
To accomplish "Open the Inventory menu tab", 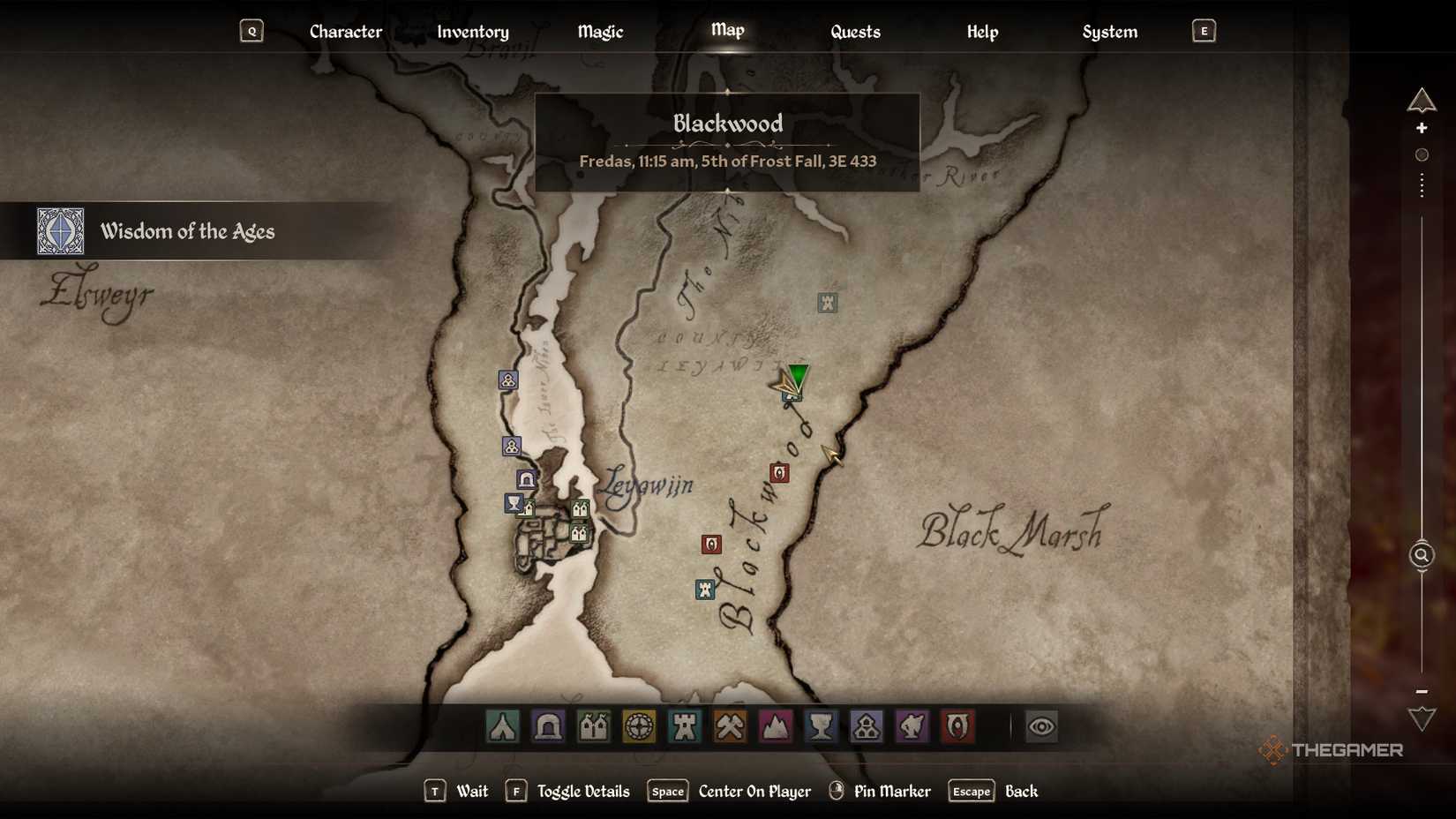I will coord(473,32).
